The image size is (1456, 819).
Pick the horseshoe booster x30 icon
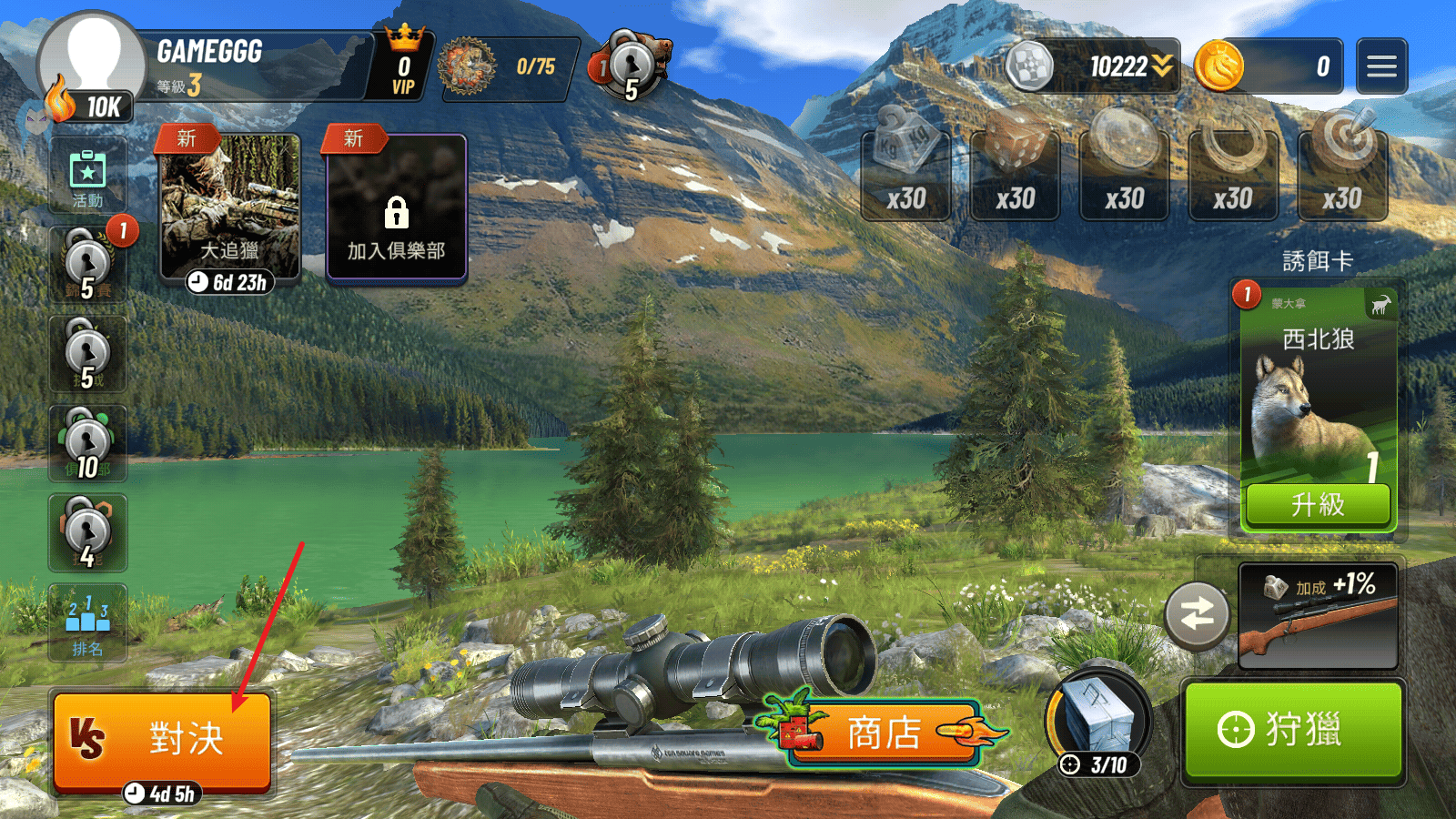point(1233,173)
